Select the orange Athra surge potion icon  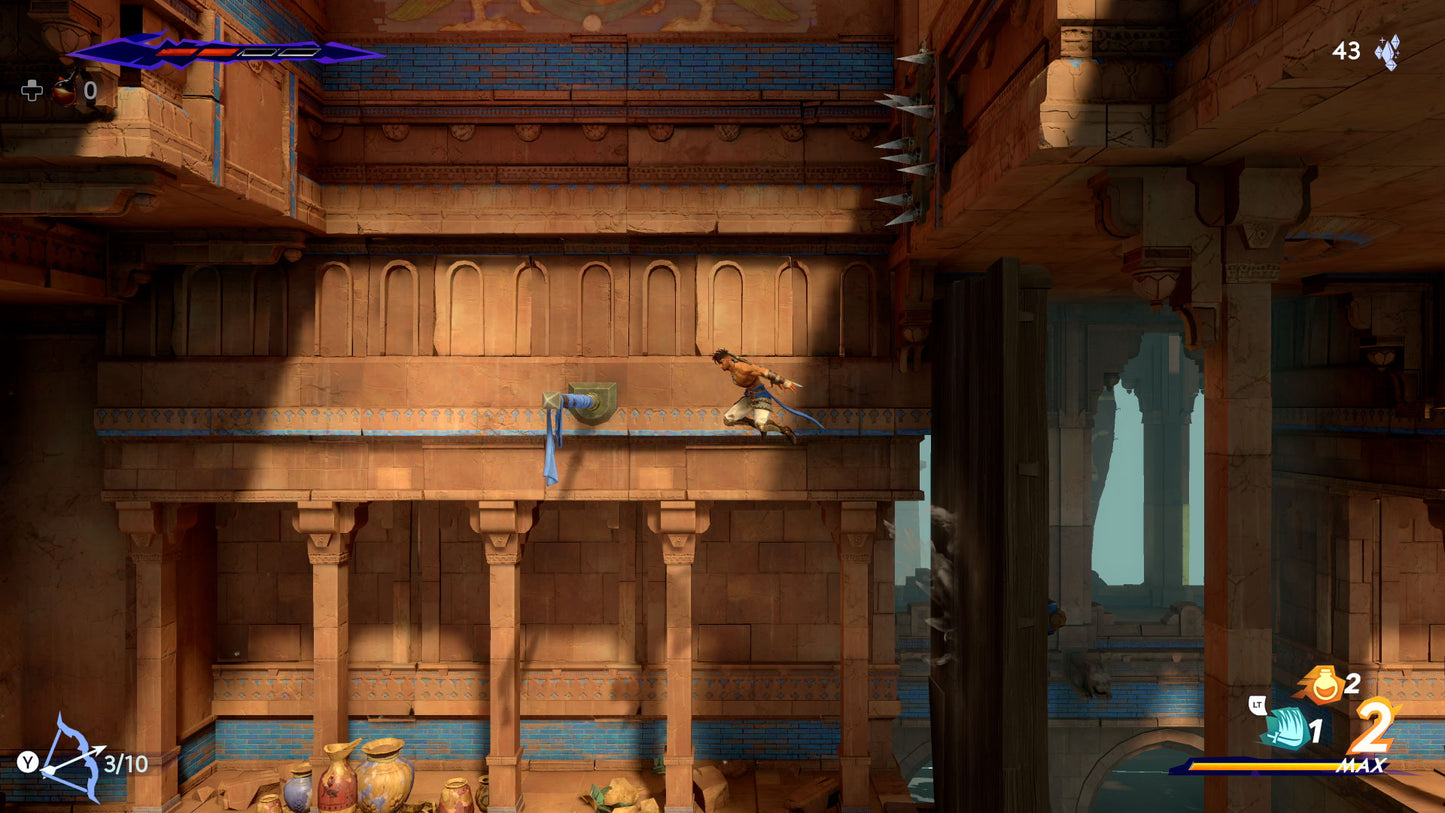tap(1324, 684)
